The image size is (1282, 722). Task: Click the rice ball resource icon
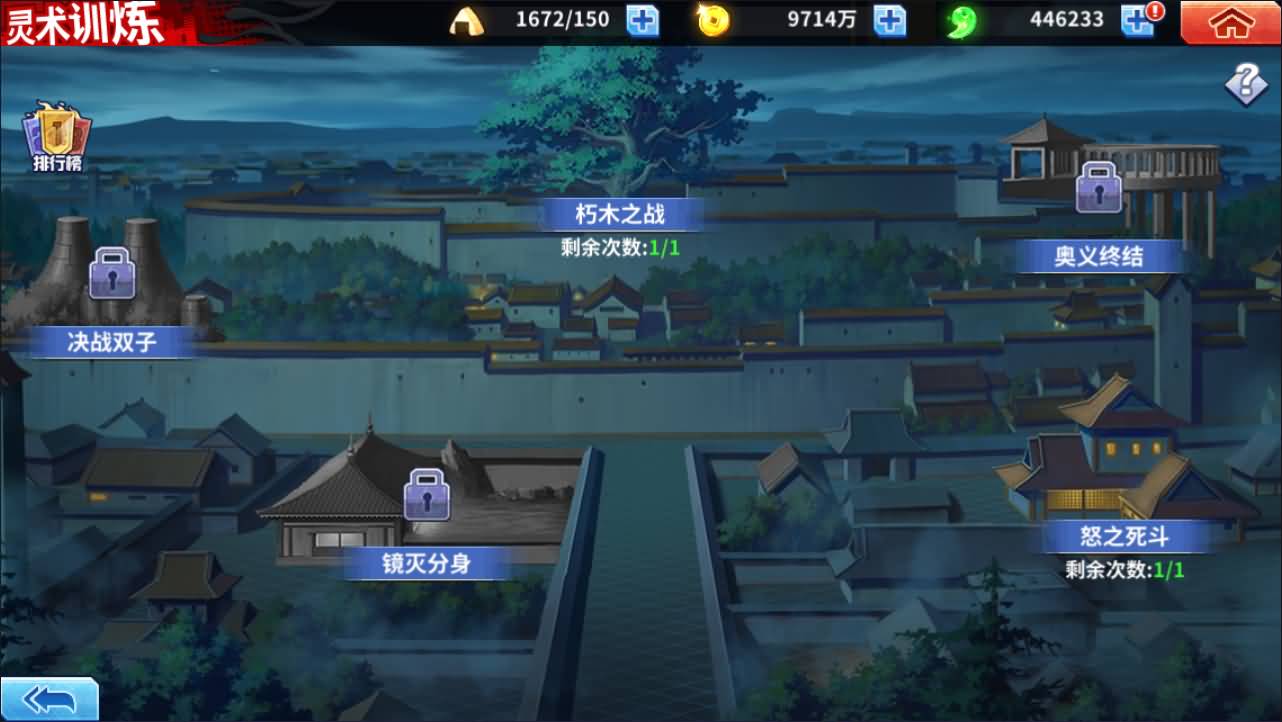(469, 20)
